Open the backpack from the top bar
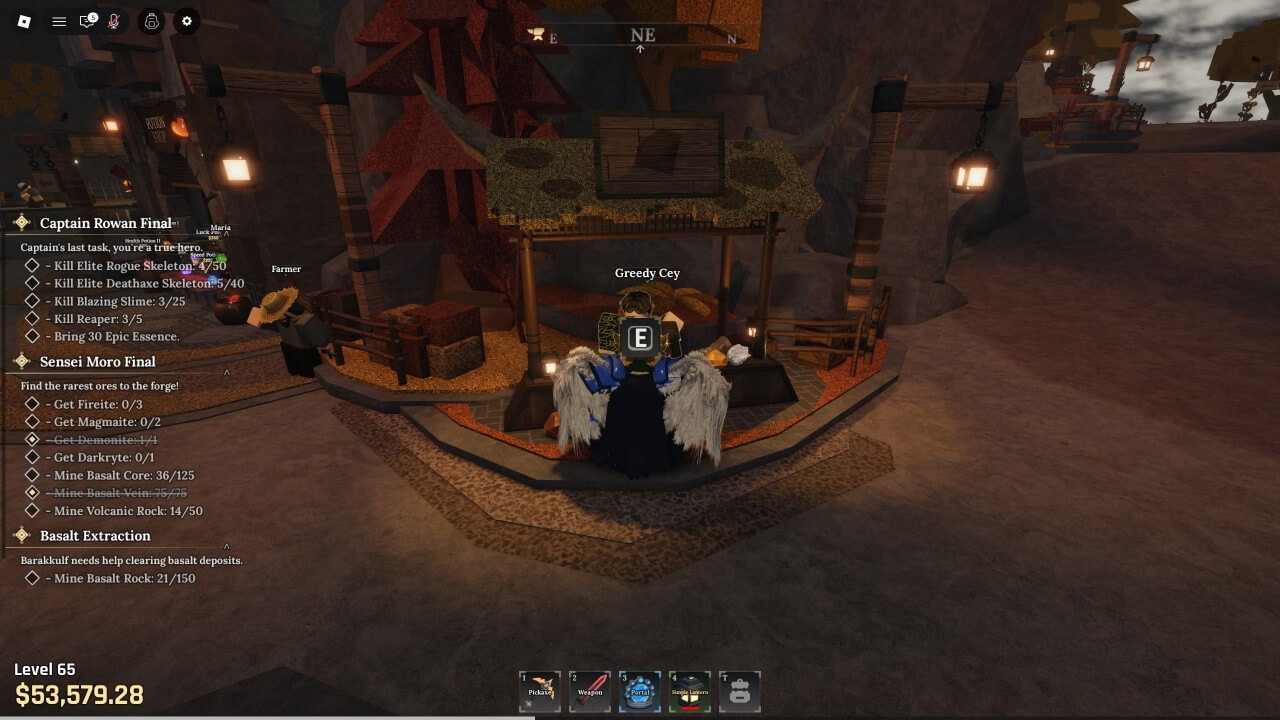Viewport: 1280px width, 720px height. (151, 21)
